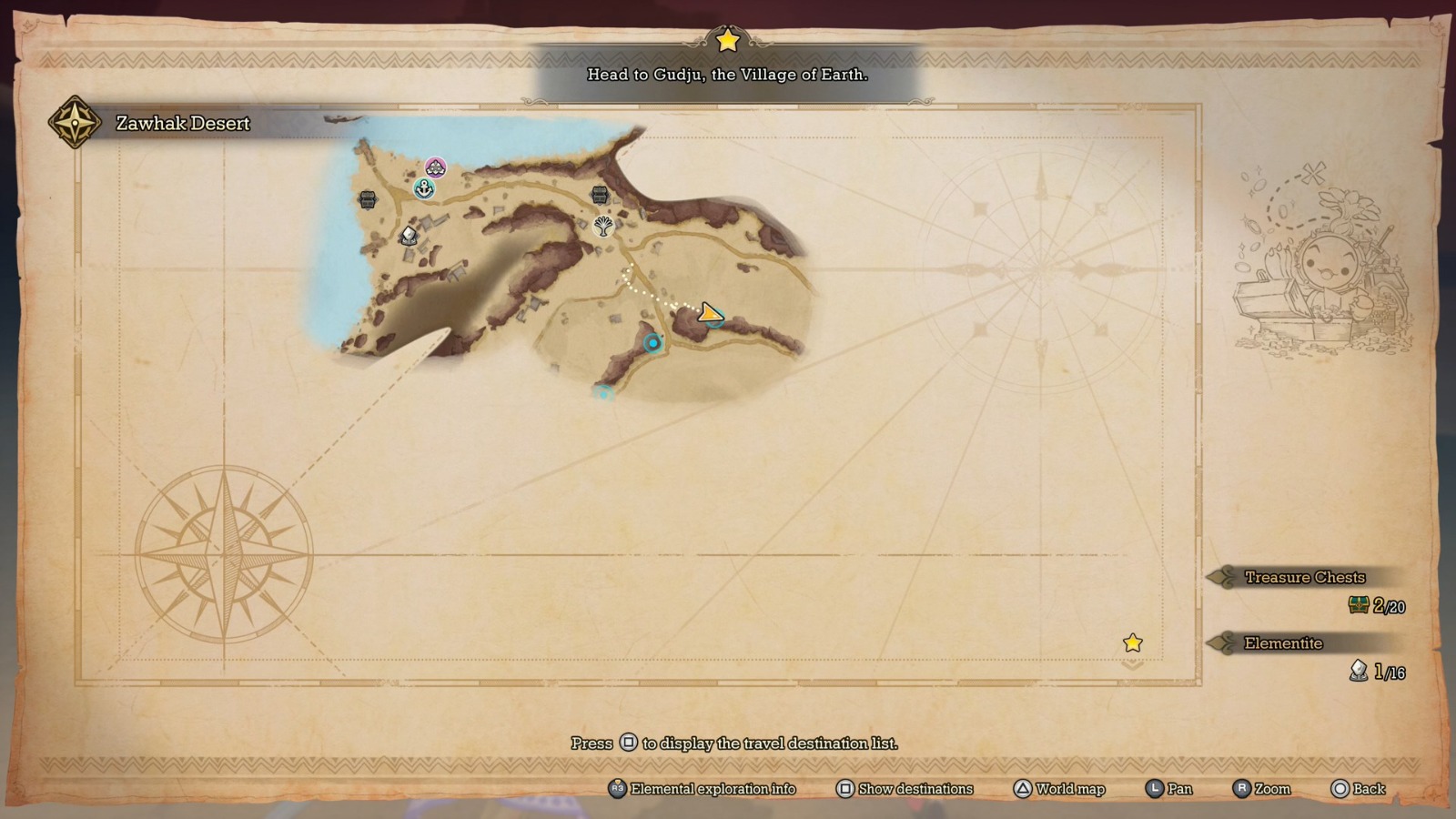The image size is (1456, 819).
Task: Select the white tree marker on the map
Action: 603,226
